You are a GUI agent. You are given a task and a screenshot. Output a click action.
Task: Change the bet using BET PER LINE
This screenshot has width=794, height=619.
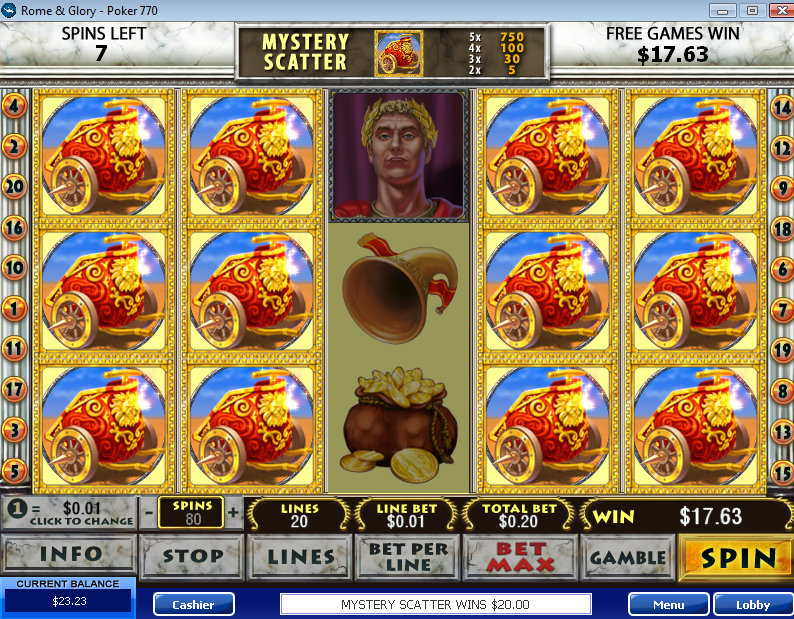point(408,556)
